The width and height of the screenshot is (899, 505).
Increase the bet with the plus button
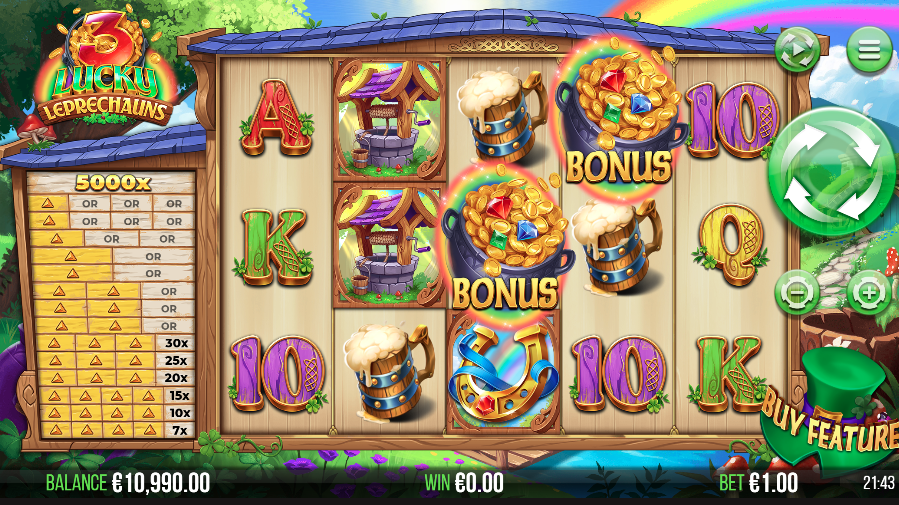click(868, 294)
